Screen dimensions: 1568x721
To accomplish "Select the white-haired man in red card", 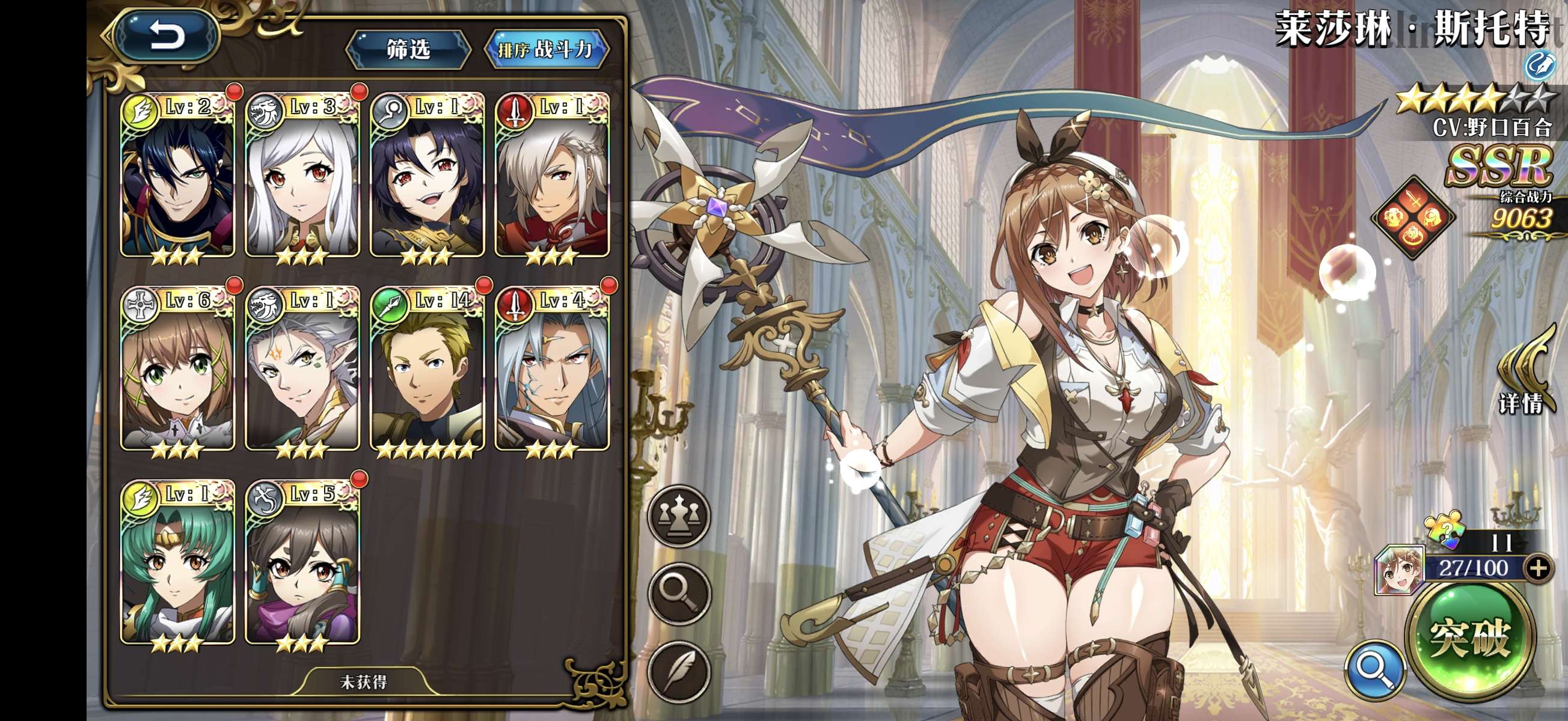I will [x=551, y=177].
